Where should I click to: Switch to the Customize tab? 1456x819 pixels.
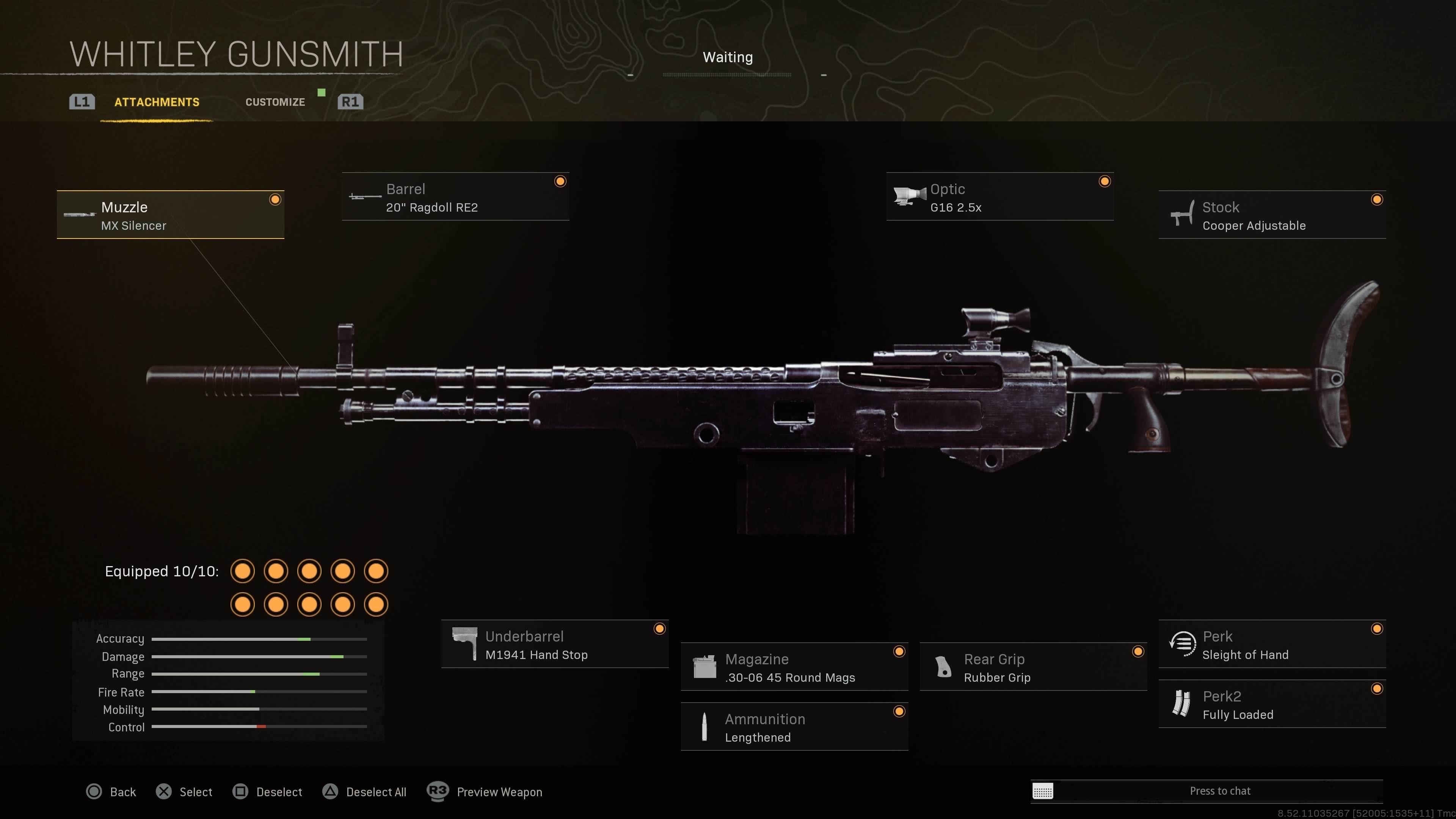point(275,102)
